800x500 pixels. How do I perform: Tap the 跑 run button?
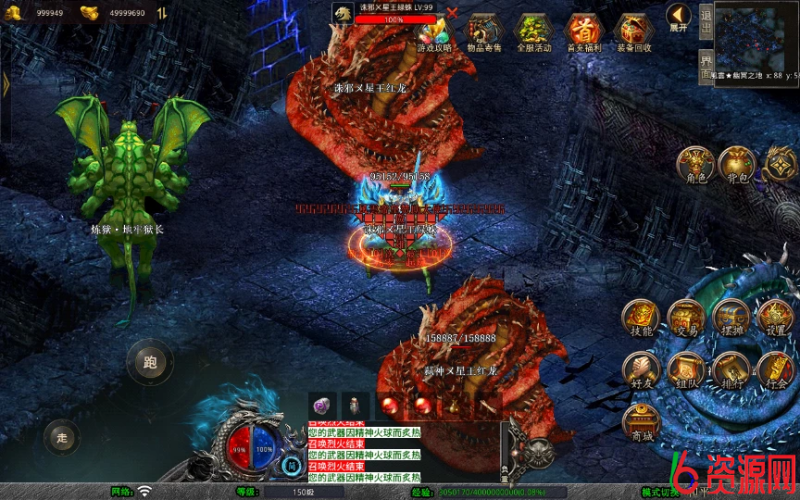(150, 360)
